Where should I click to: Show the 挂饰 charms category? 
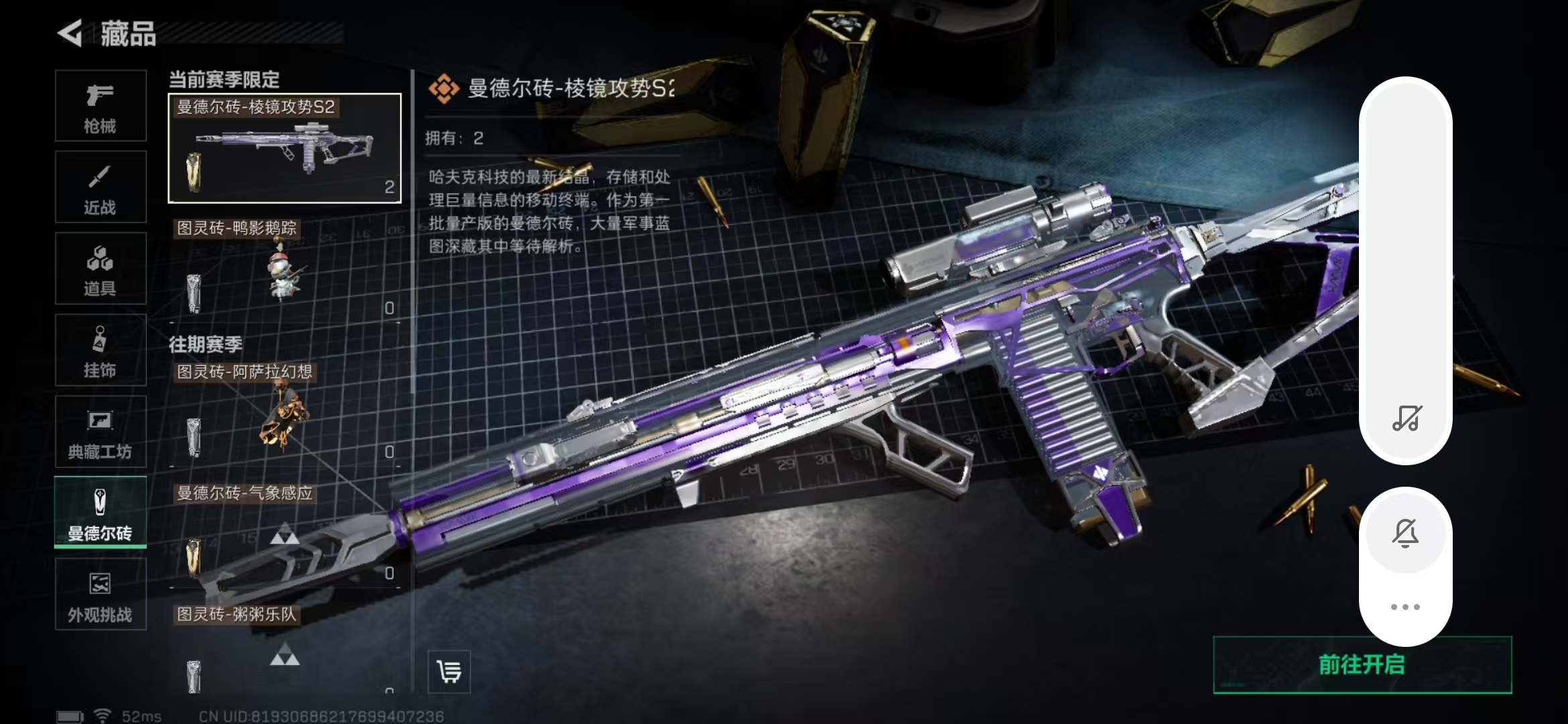click(101, 350)
